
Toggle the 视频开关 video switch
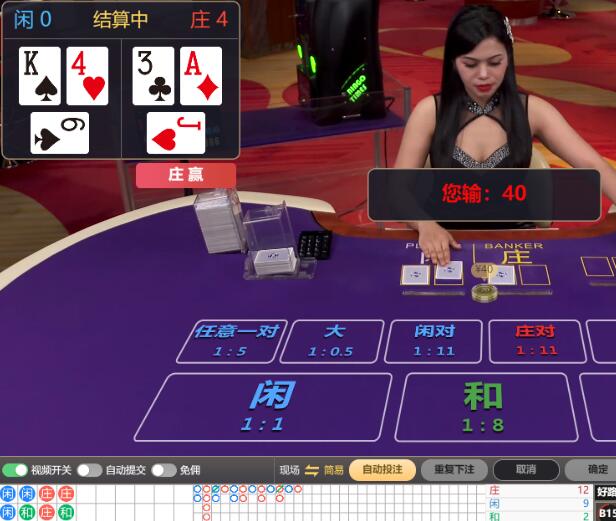click(x=16, y=470)
